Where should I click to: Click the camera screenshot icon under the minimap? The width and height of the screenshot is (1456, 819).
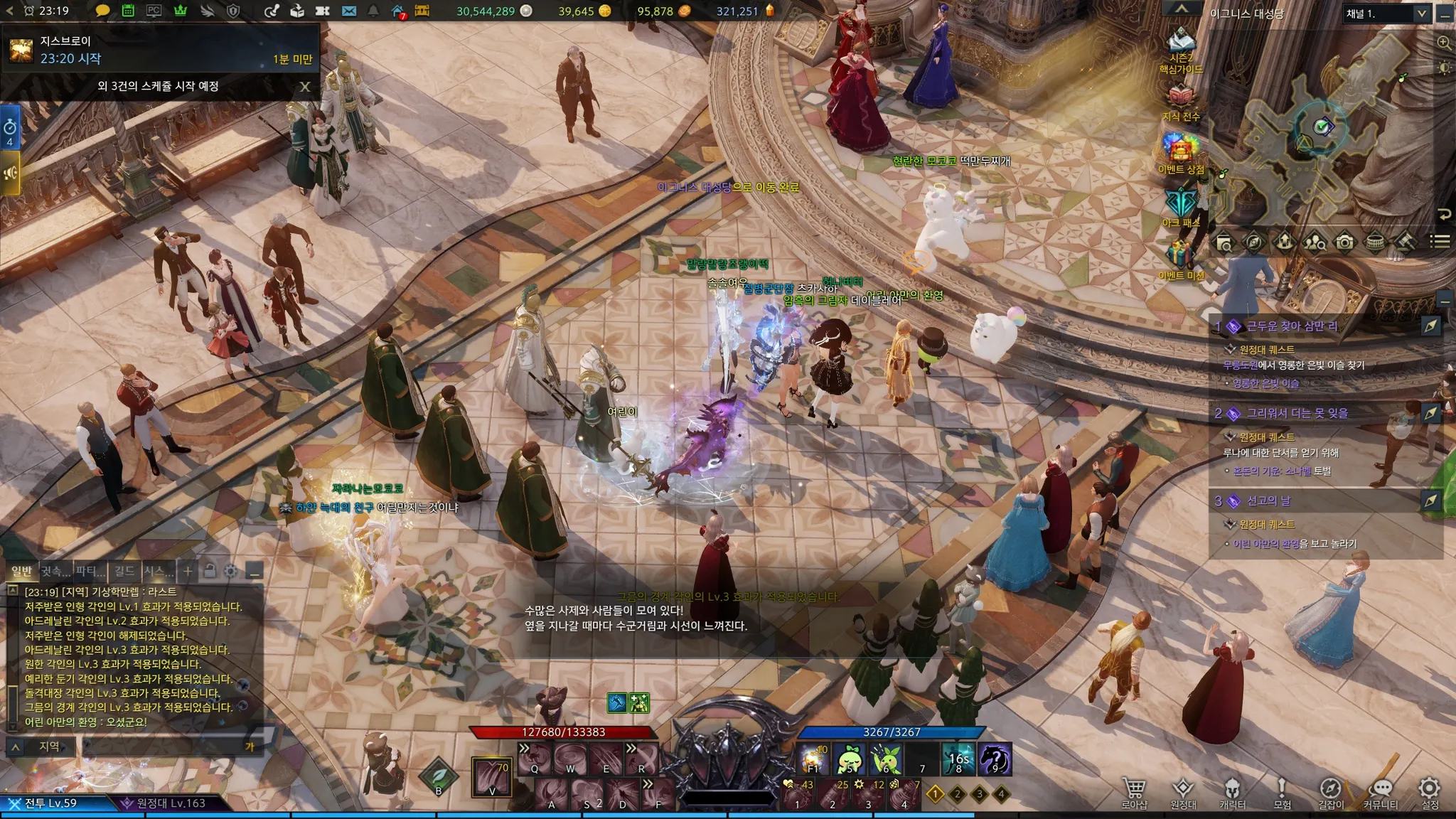tap(1344, 242)
